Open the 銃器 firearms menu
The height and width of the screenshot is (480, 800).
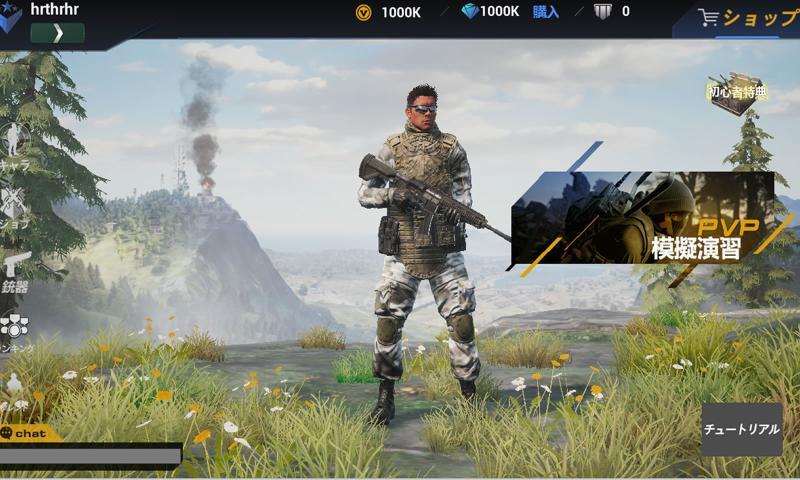coord(15,271)
